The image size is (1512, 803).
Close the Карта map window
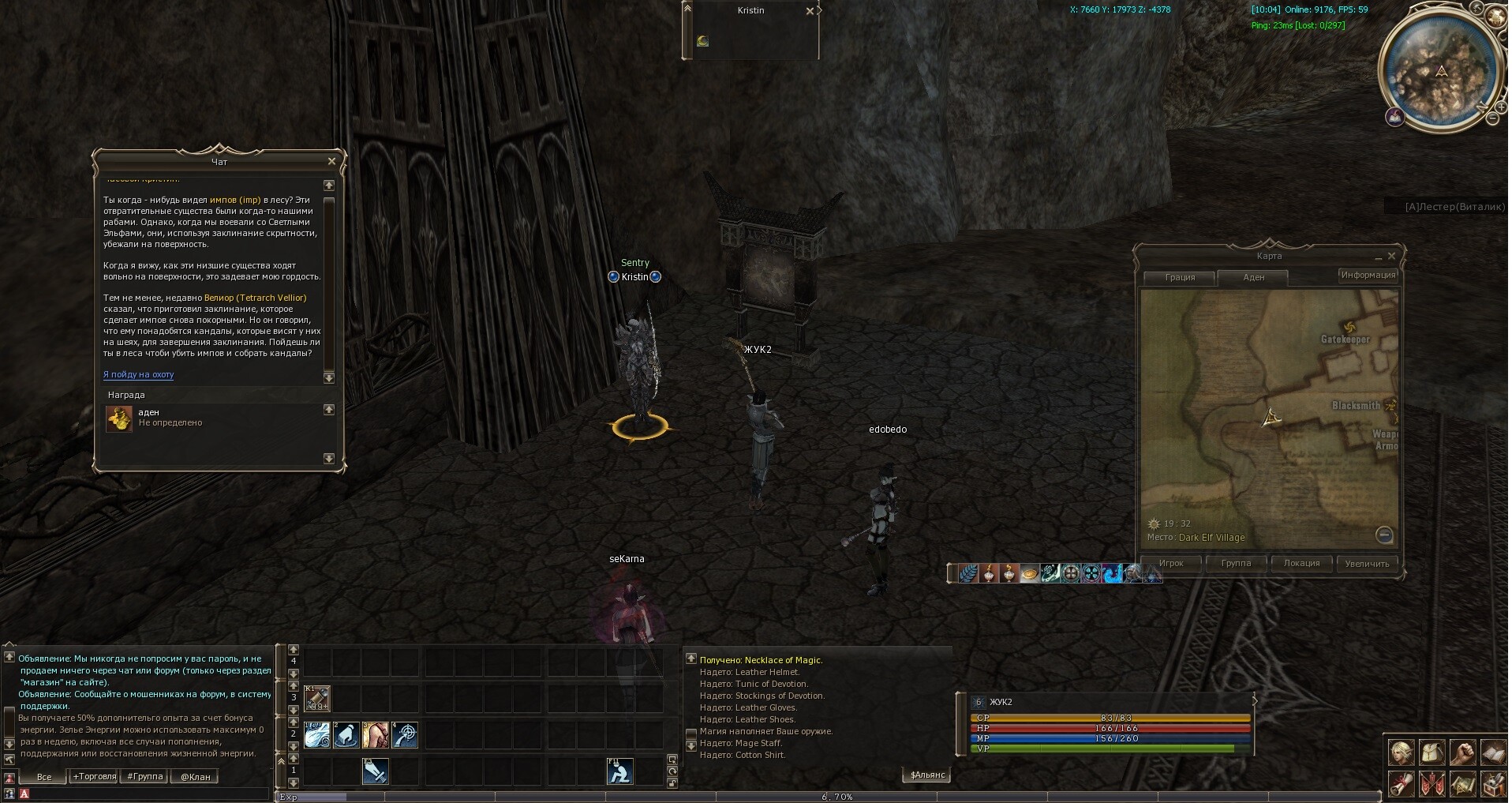[x=1391, y=256]
